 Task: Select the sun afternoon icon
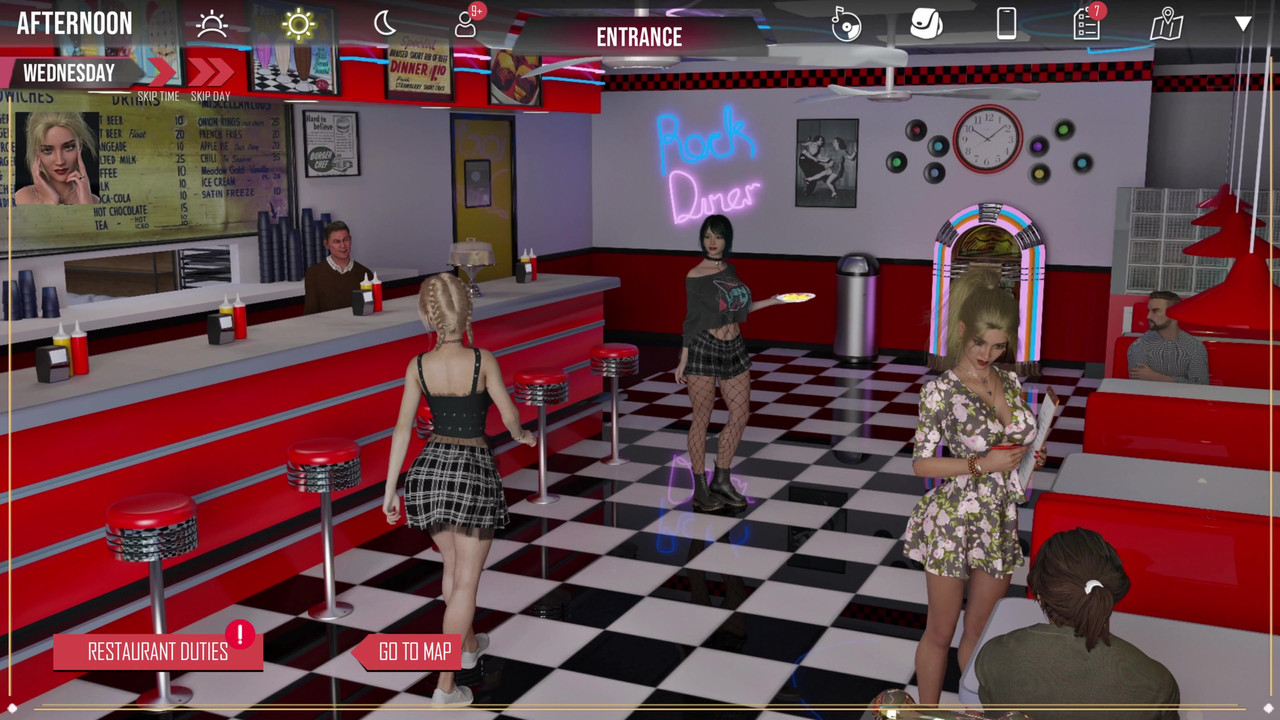point(298,24)
